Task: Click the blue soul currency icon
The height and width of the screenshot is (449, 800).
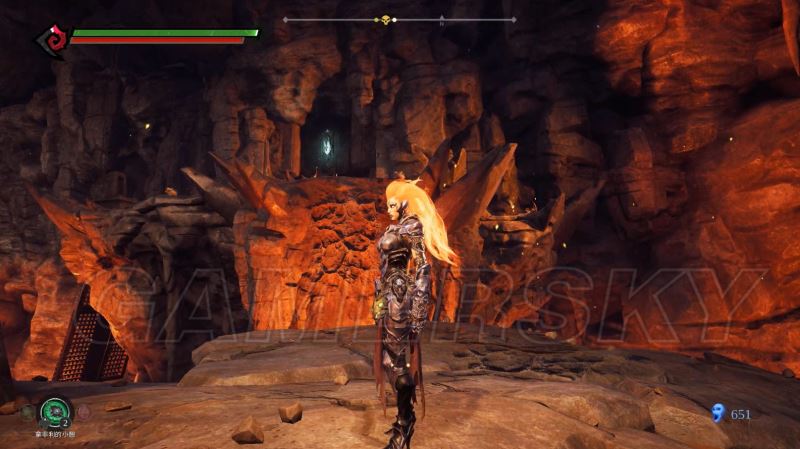Action: tap(716, 412)
